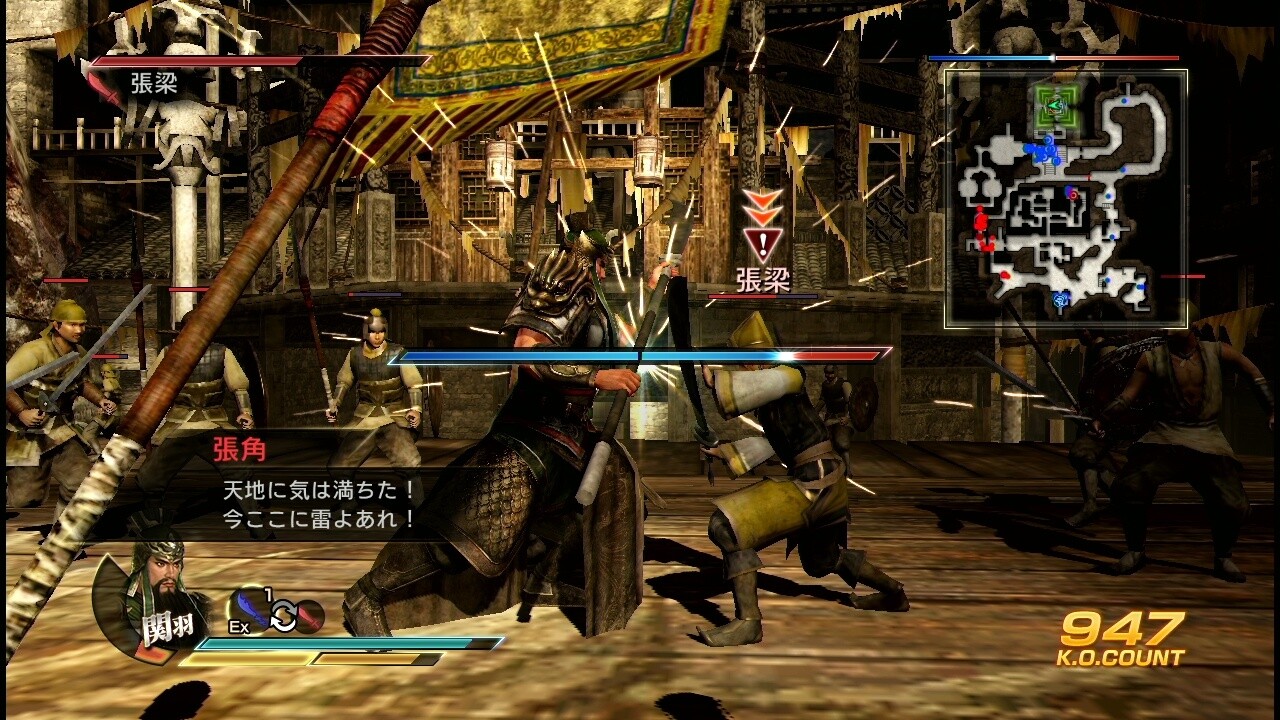Toggle the Ex attack indicator
This screenshot has width=1280, height=720.
pyautogui.click(x=239, y=626)
